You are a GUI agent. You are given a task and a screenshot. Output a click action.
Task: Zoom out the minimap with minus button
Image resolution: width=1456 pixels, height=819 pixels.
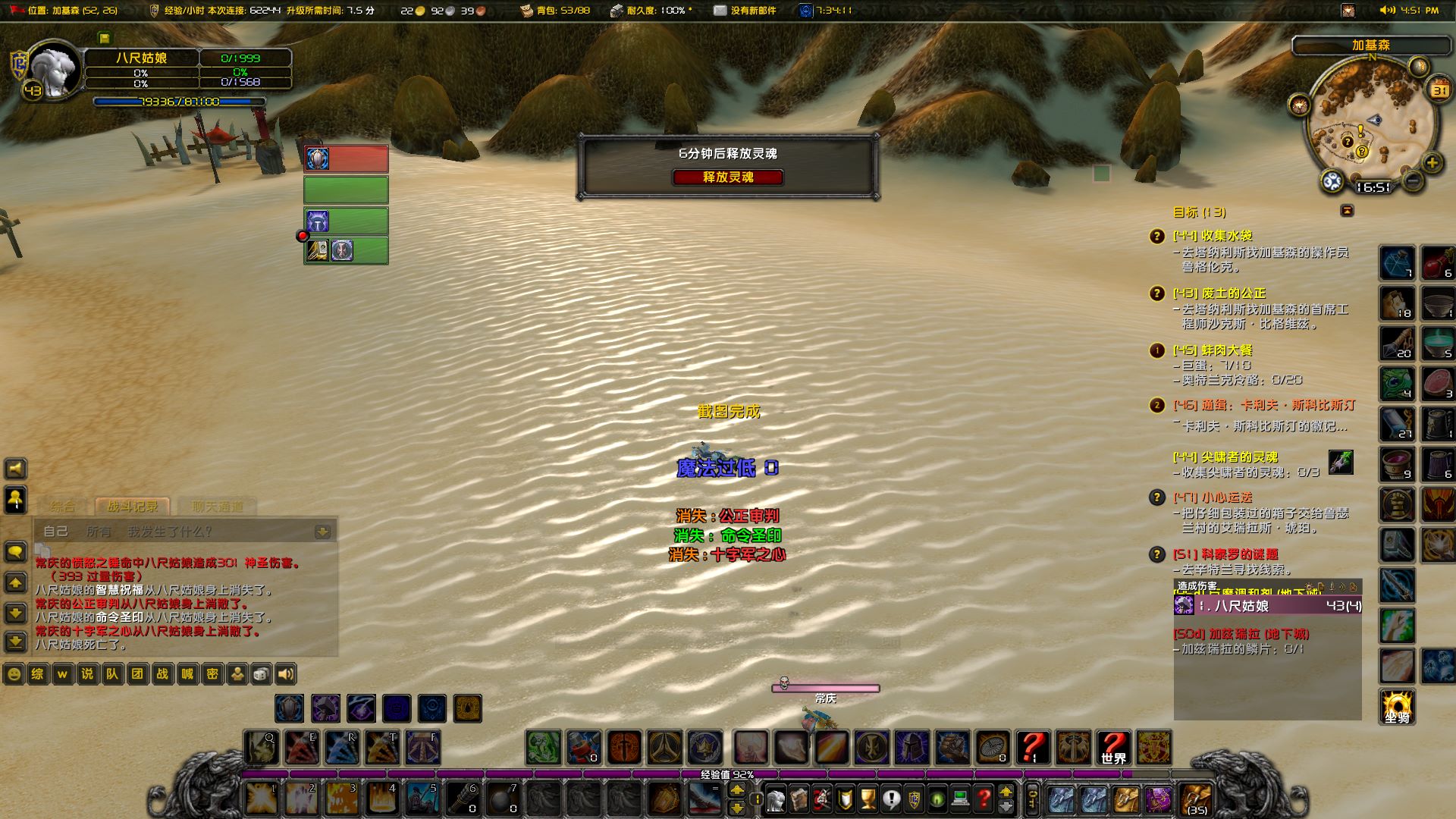pos(1412,181)
